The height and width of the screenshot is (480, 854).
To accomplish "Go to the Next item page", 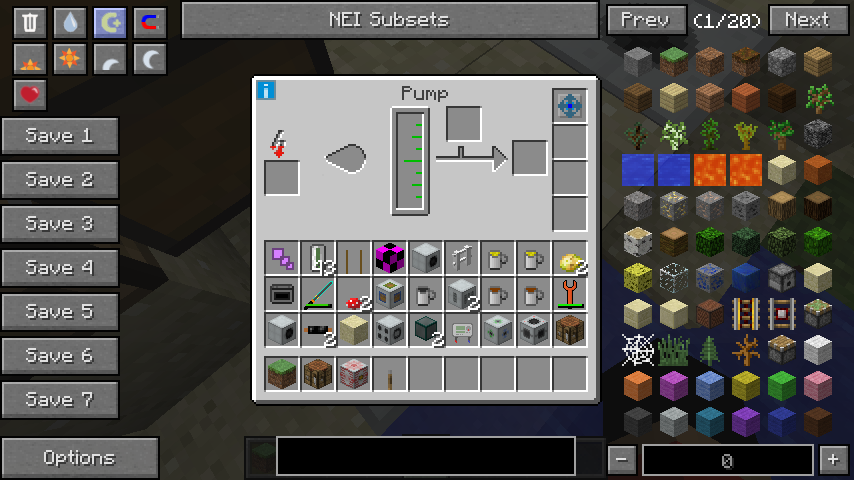I will coord(807,20).
